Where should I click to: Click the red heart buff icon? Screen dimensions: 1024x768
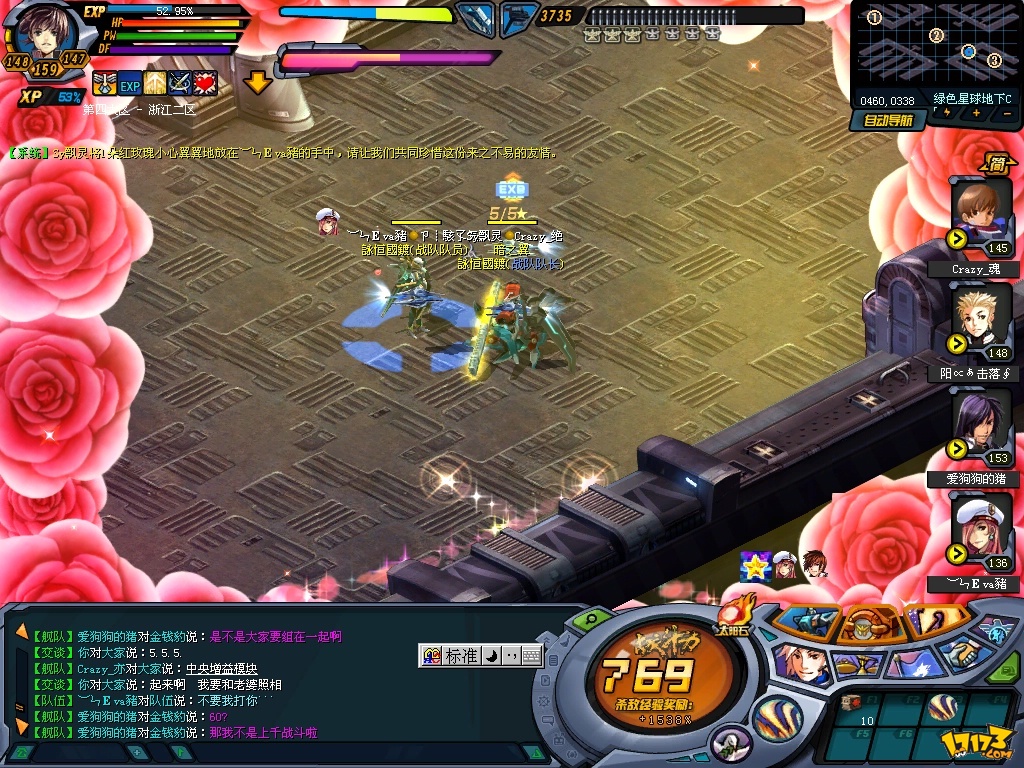pos(205,83)
